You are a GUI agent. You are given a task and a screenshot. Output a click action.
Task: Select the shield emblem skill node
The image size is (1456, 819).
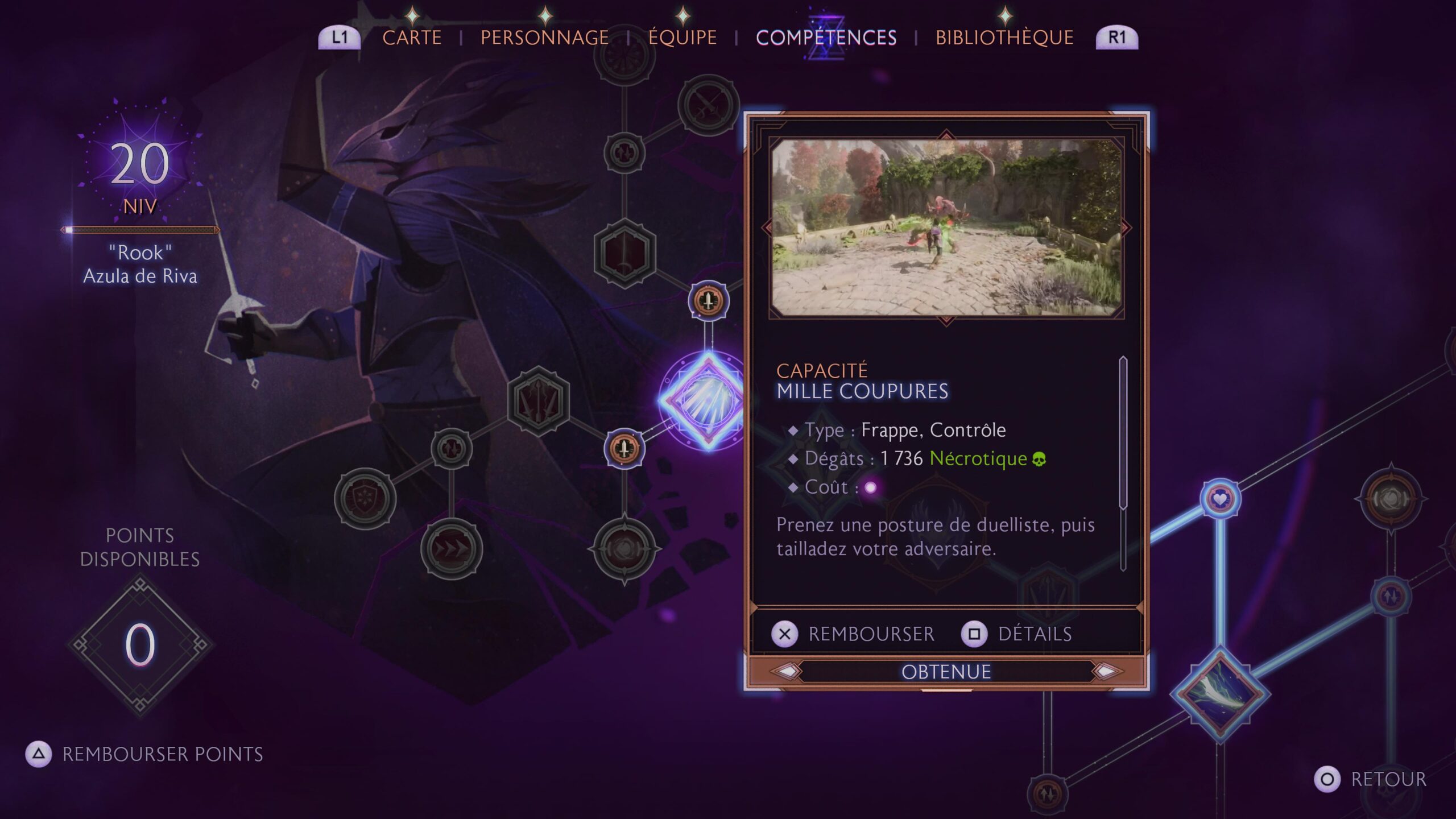[365, 499]
